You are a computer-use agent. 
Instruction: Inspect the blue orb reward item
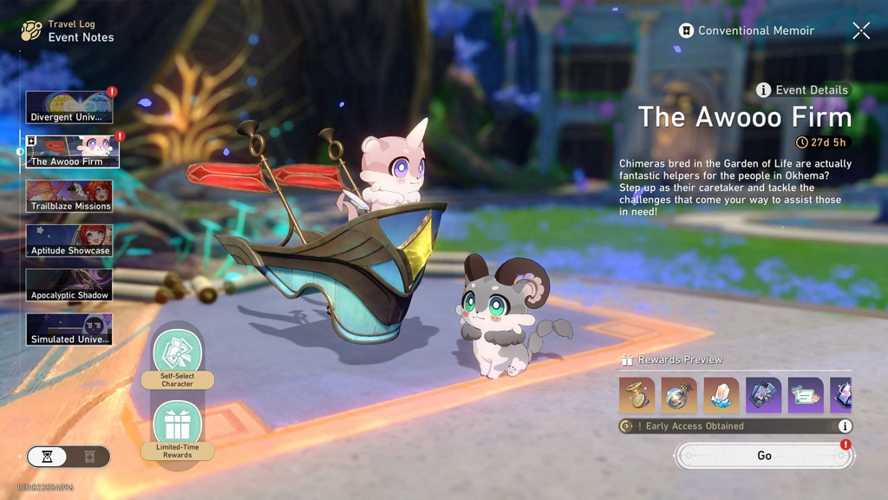click(679, 396)
